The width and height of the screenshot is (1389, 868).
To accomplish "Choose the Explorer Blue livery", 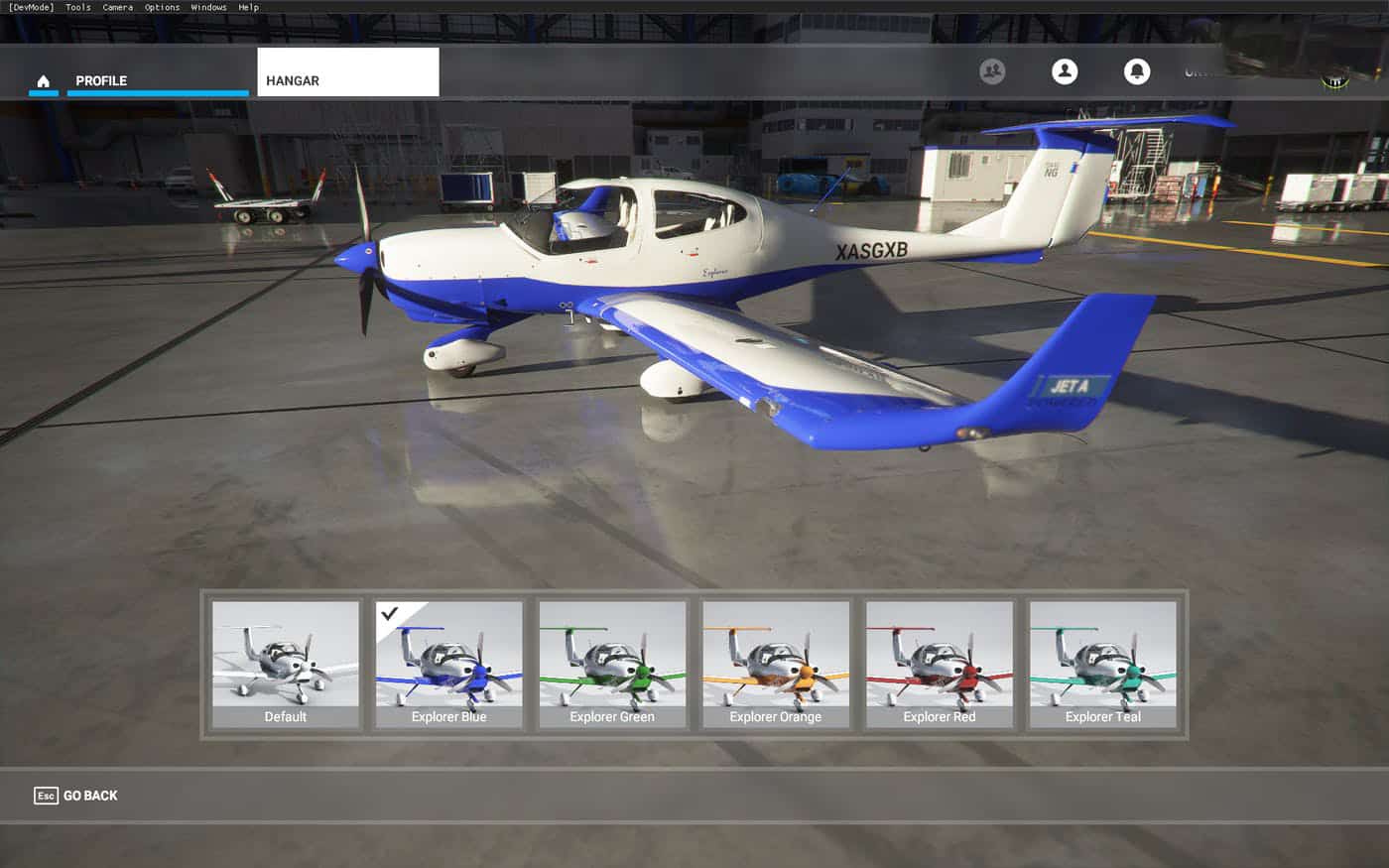I will 448,664.
